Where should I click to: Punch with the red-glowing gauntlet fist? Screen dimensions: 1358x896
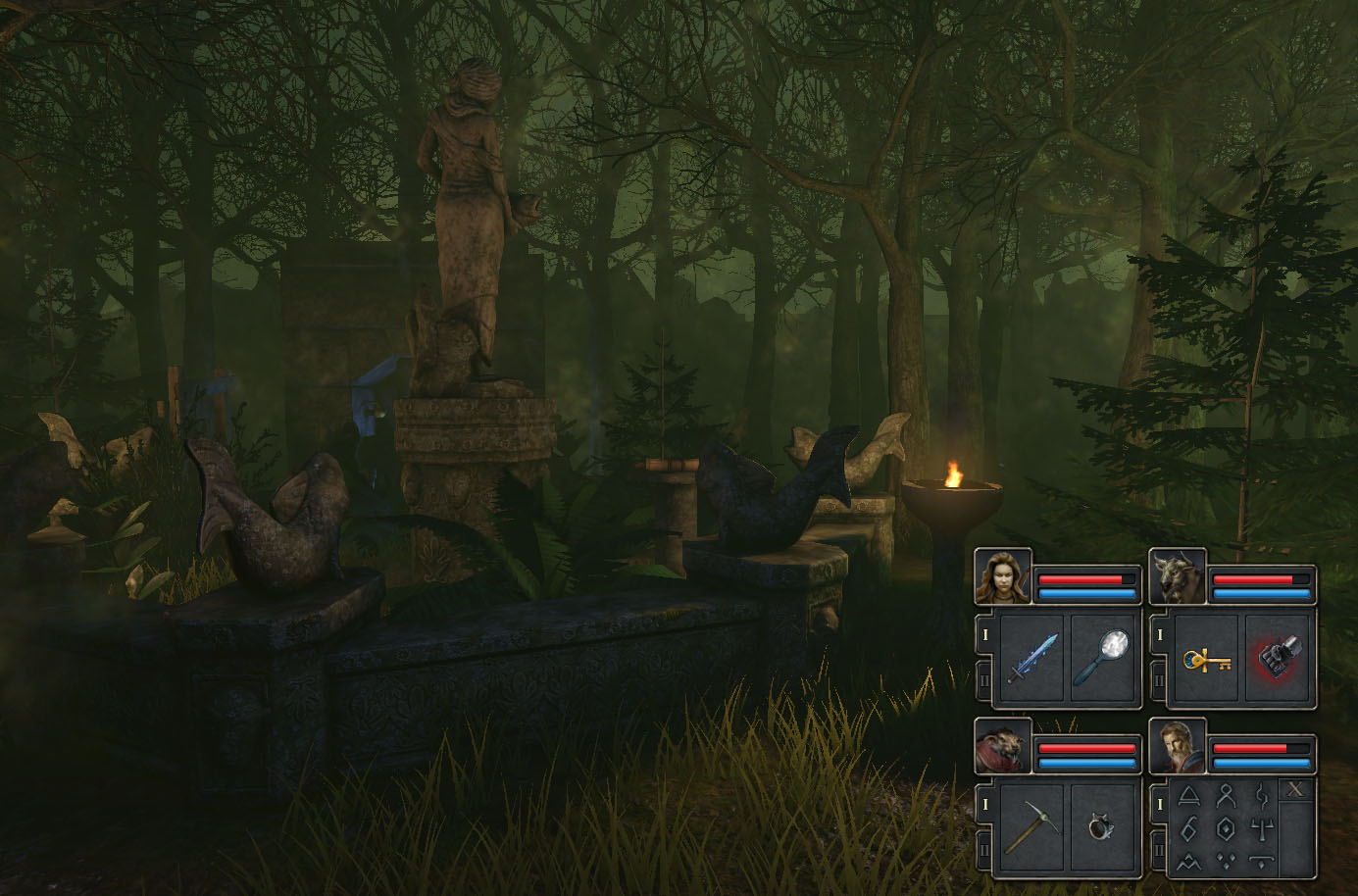tap(1278, 658)
